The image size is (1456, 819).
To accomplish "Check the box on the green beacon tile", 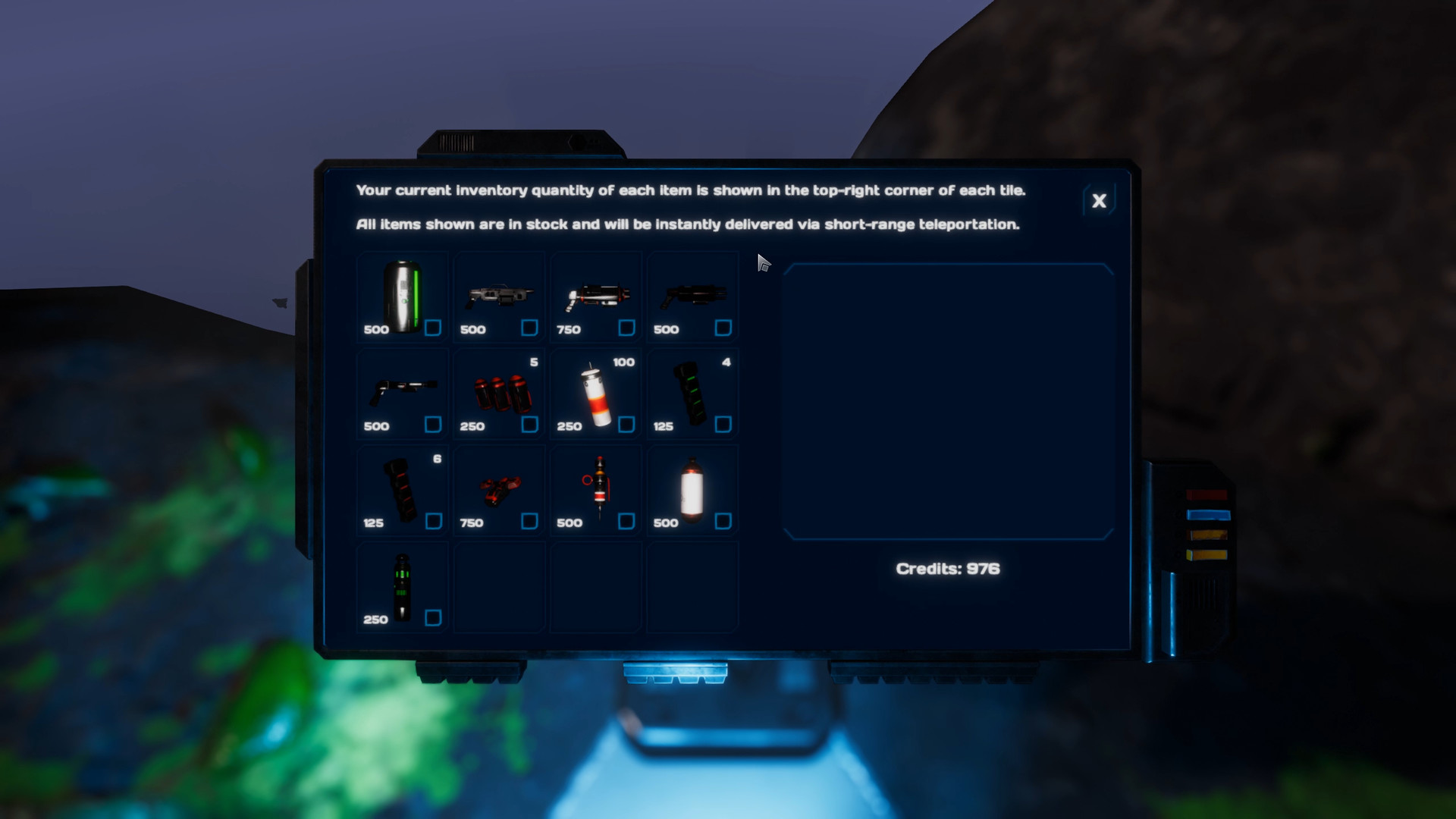I will (432, 618).
